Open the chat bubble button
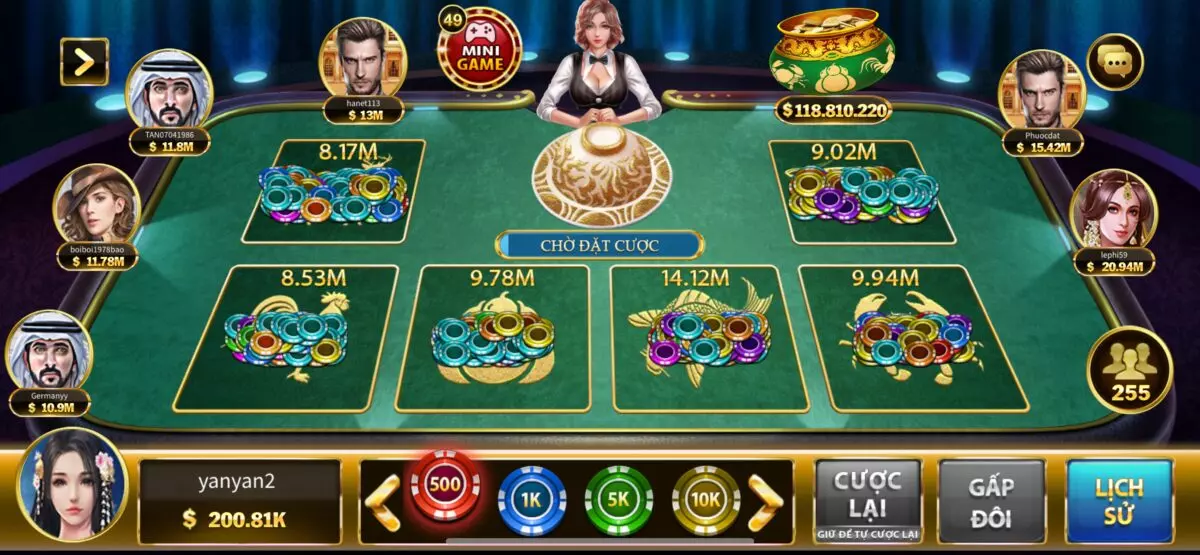 [x=1114, y=62]
